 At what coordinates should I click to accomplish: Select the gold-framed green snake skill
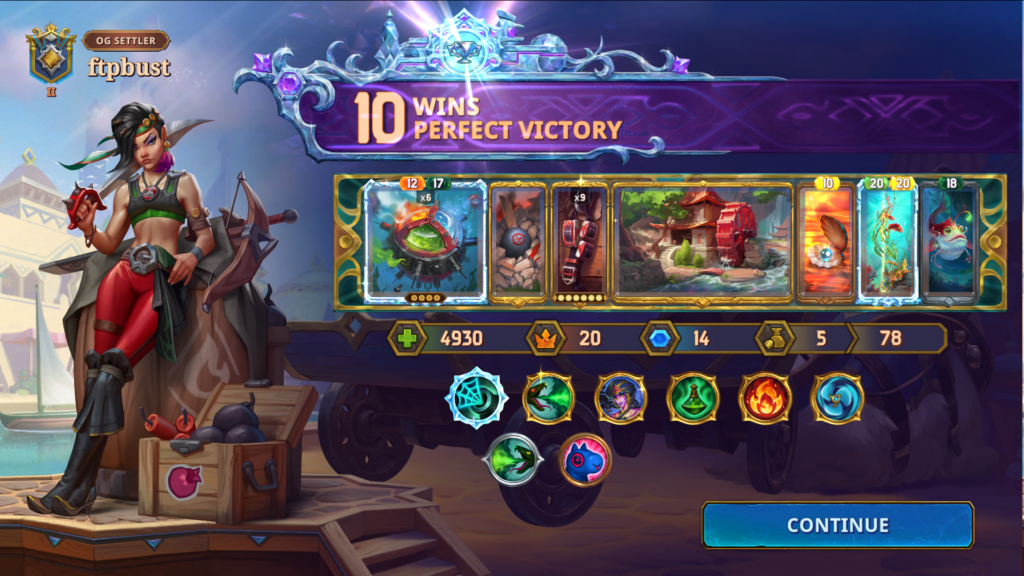click(x=548, y=398)
